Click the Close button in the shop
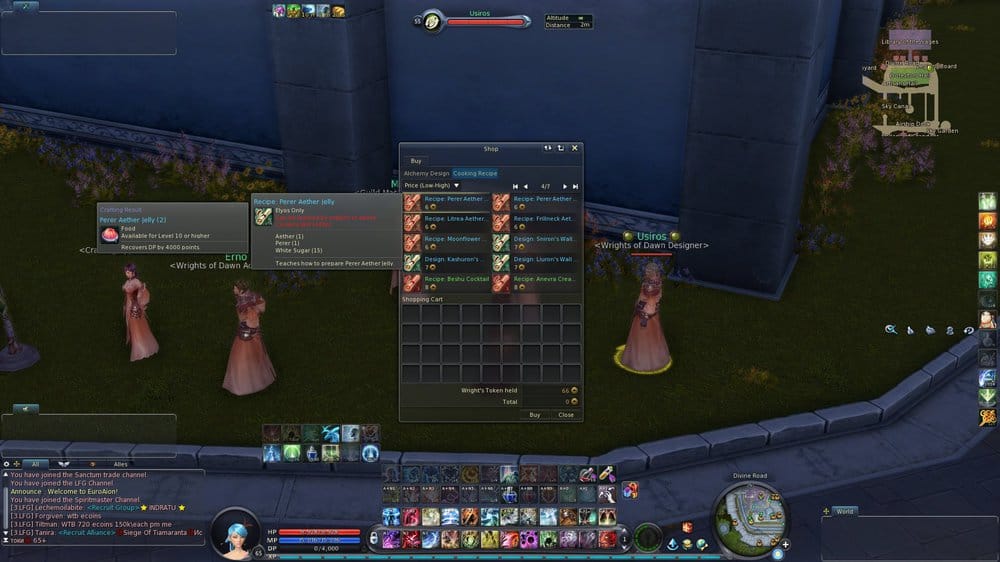Viewport: 1000px width, 562px height. (x=566, y=414)
